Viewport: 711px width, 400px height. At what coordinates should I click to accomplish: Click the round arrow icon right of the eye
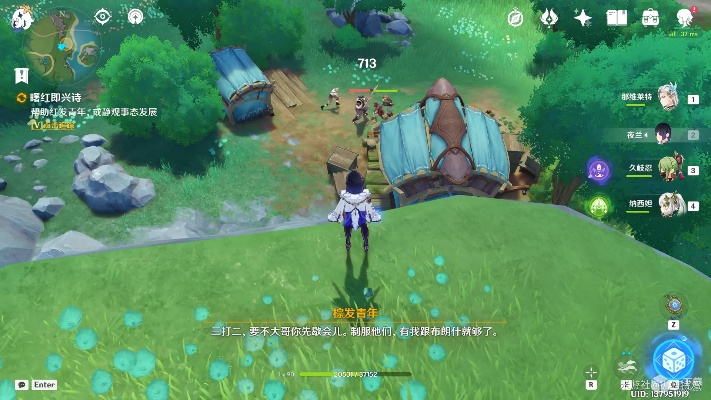(x=136, y=16)
